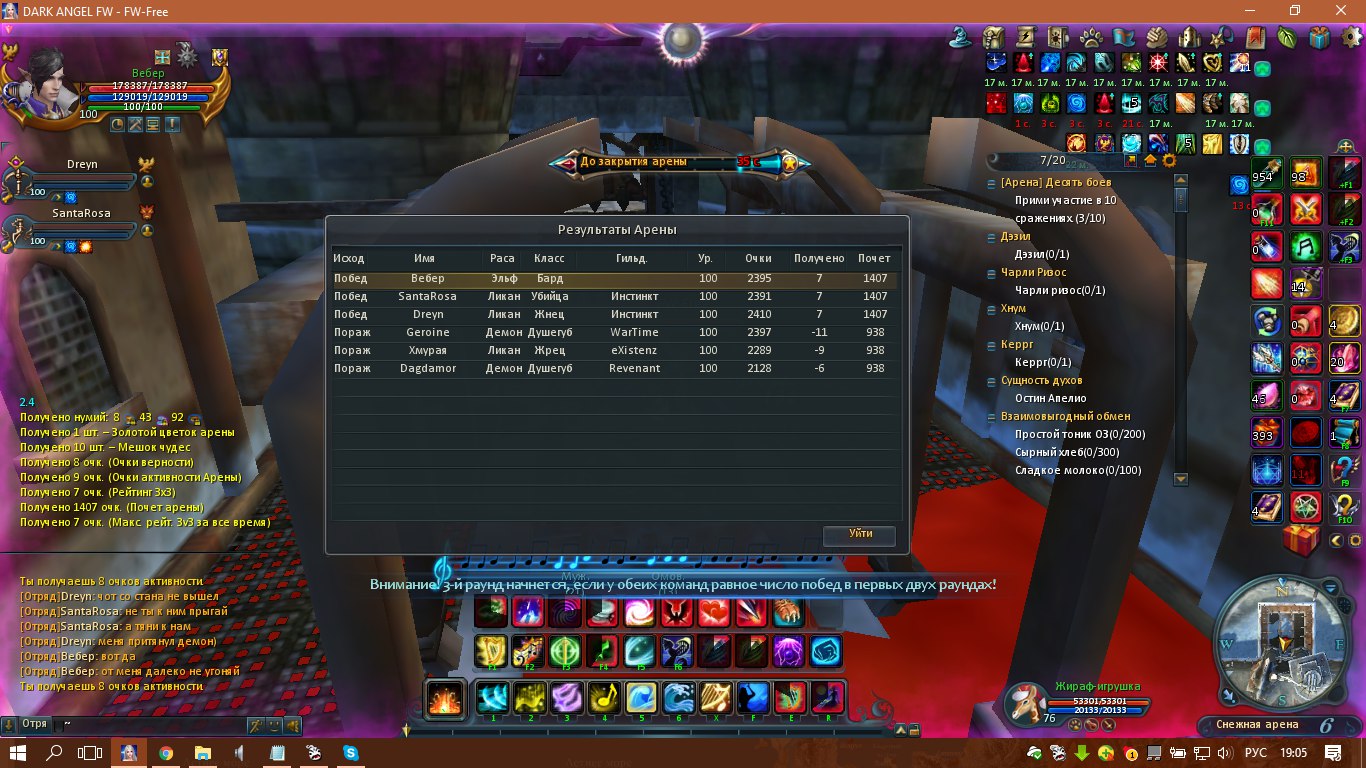Activate the musical note skill on hotkey 4
The image size is (1366, 768).
click(603, 697)
